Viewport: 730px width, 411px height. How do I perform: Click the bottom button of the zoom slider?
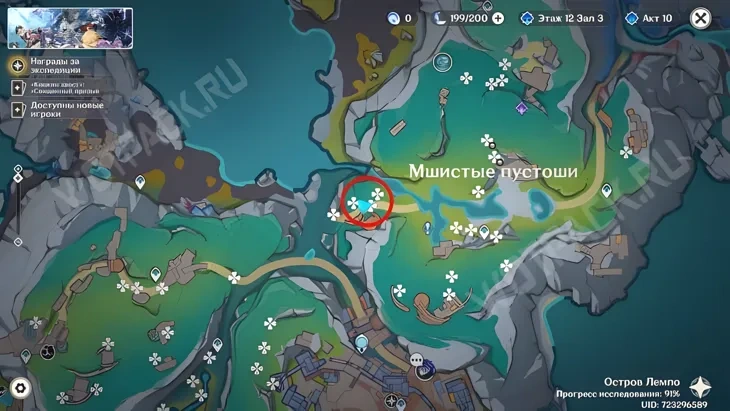(x=18, y=242)
